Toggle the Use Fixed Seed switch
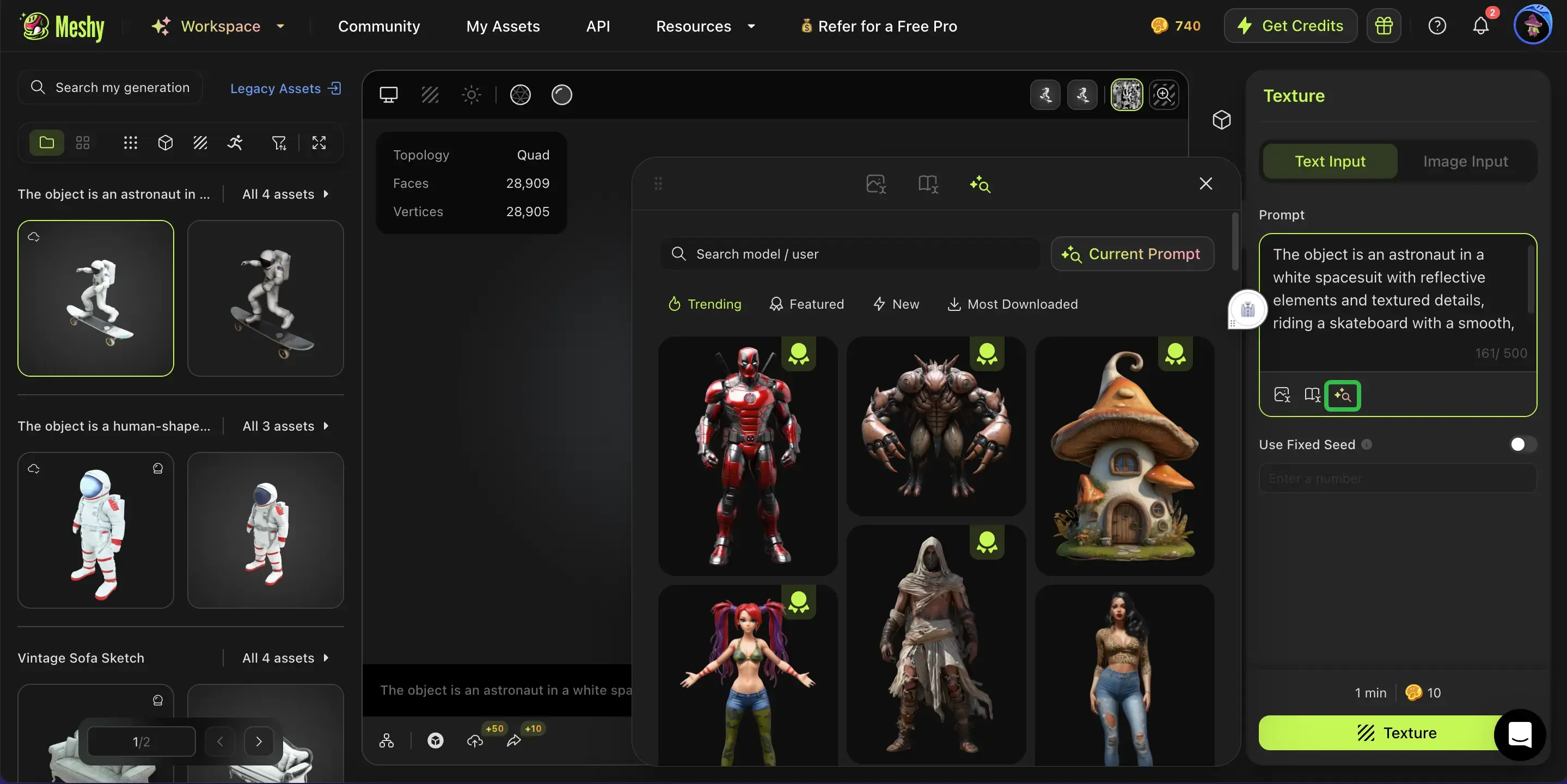1567x784 pixels. click(1521, 445)
